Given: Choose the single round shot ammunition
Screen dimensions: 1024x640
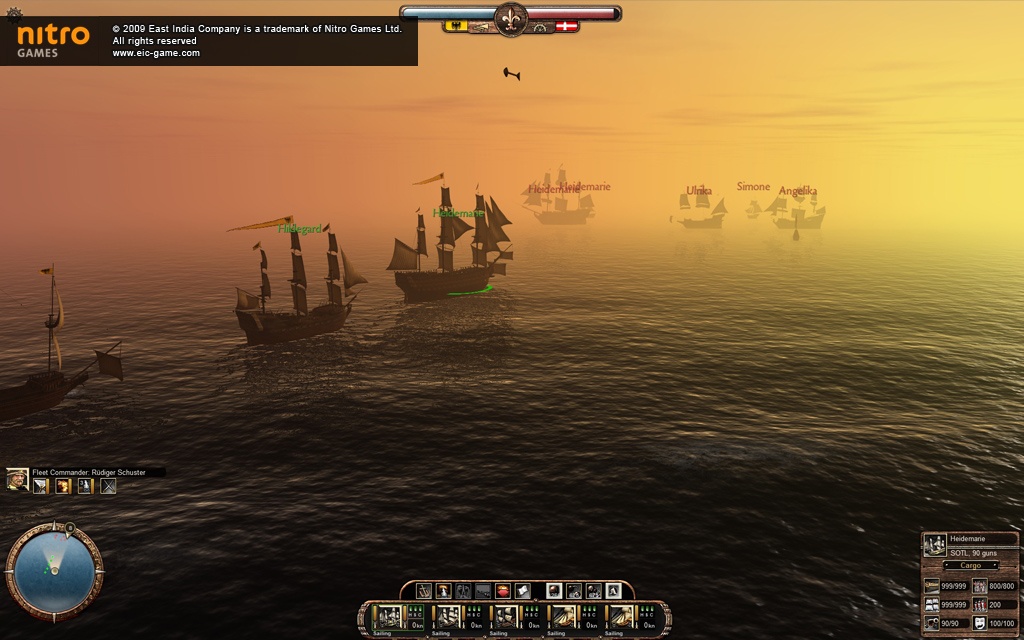Looking at the screenshot, I should click(x=553, y=591).
